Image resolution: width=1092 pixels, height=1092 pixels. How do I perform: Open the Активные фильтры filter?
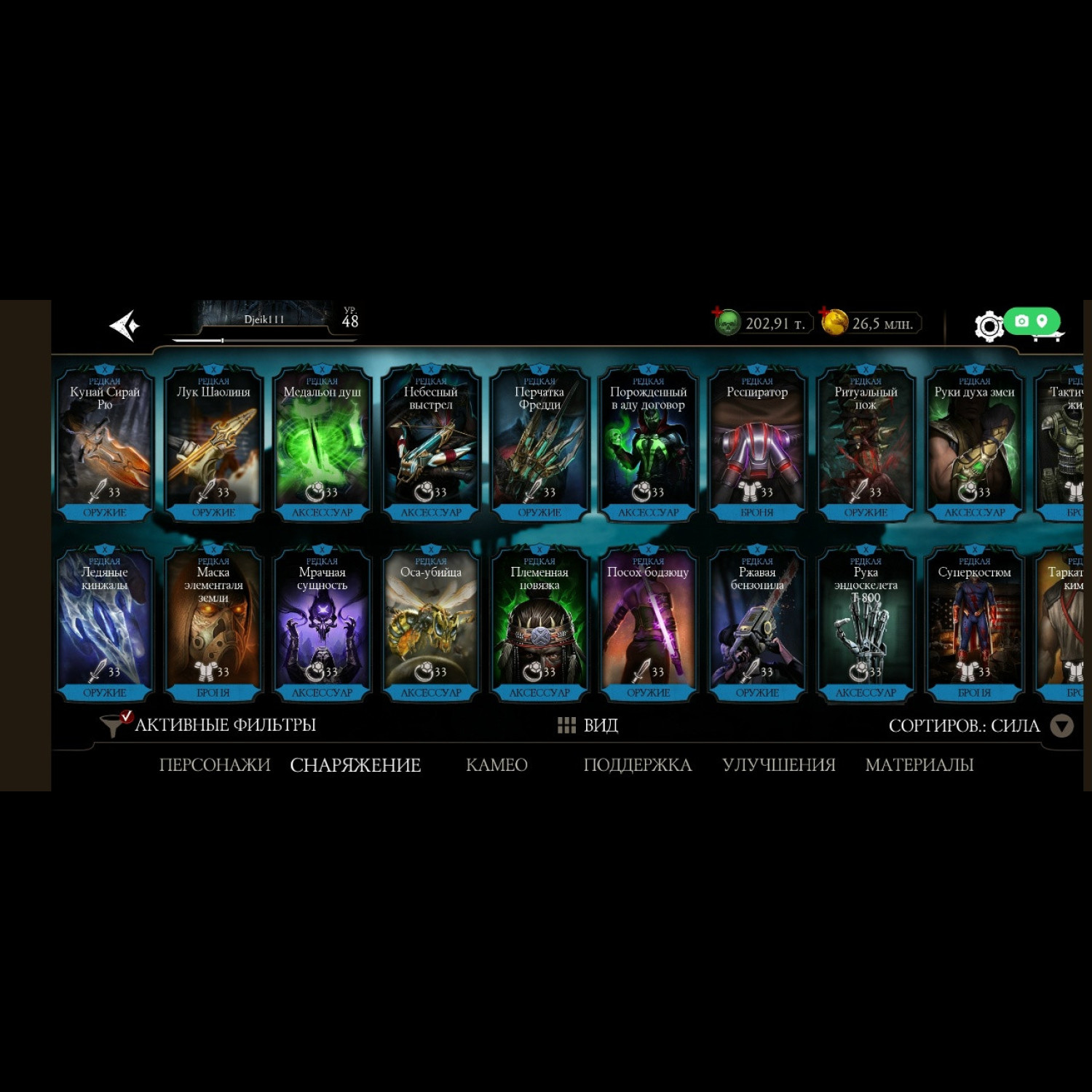210,725
